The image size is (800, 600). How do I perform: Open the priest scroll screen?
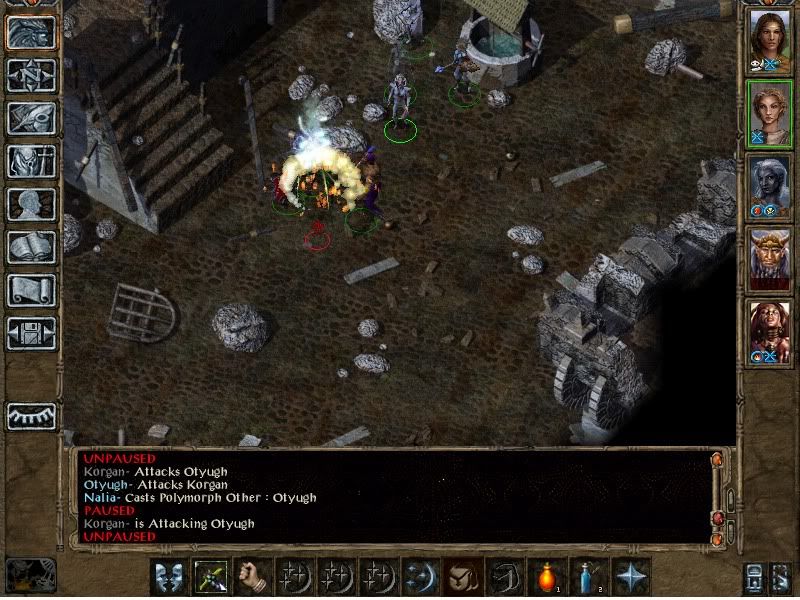pos(32,290)
